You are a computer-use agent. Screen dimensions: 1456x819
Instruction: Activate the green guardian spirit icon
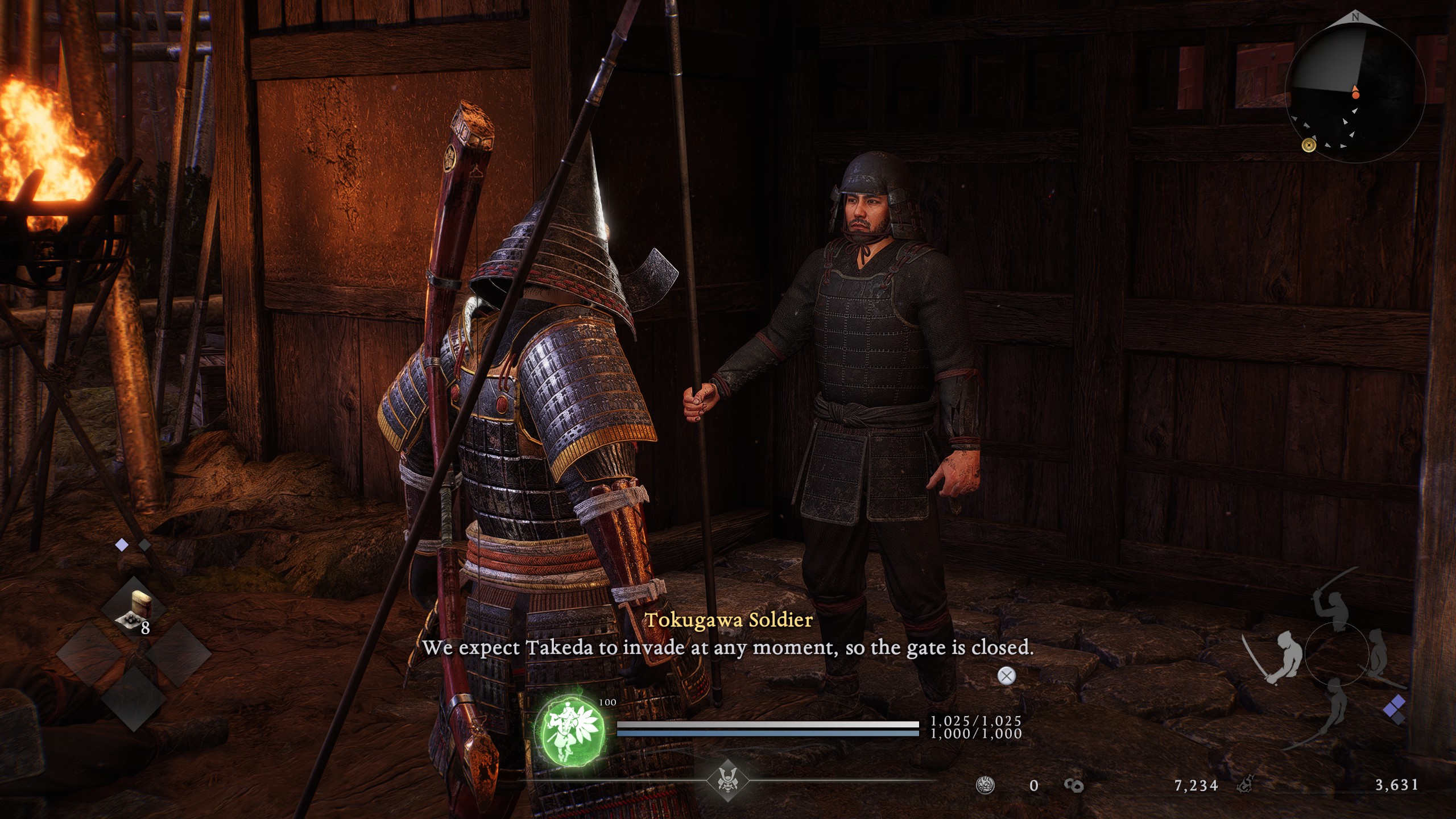click(569, 731)
